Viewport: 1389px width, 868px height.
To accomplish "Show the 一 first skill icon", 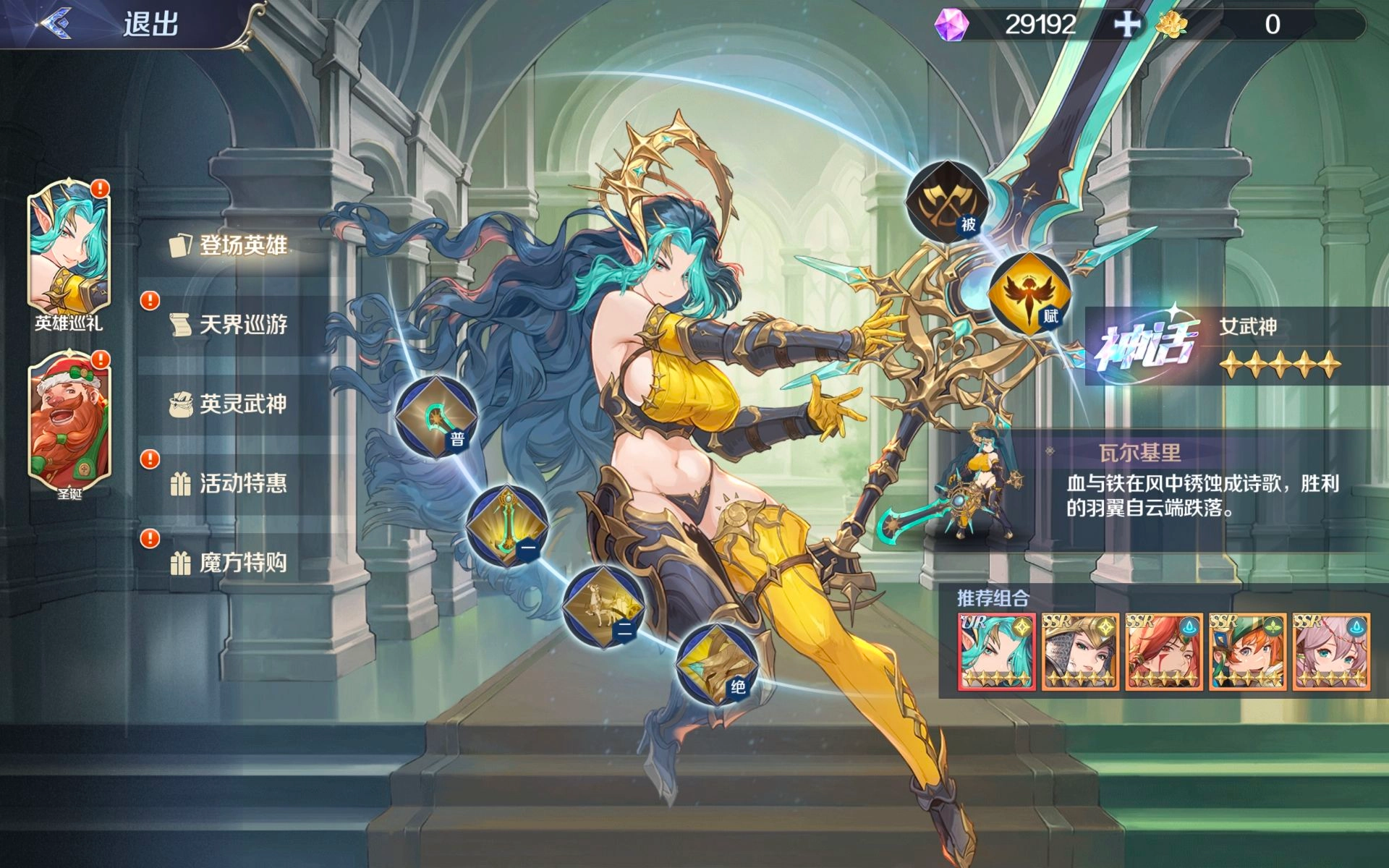I will [x=507, y=526].
